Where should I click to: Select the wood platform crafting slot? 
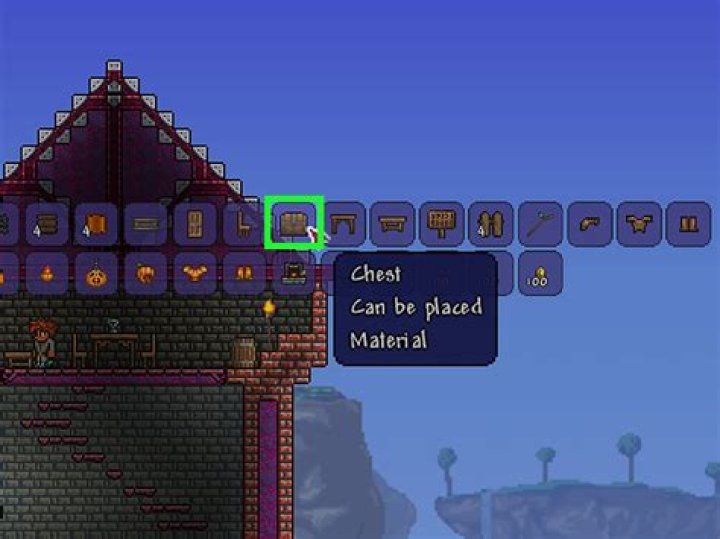[x=146, y=224]
